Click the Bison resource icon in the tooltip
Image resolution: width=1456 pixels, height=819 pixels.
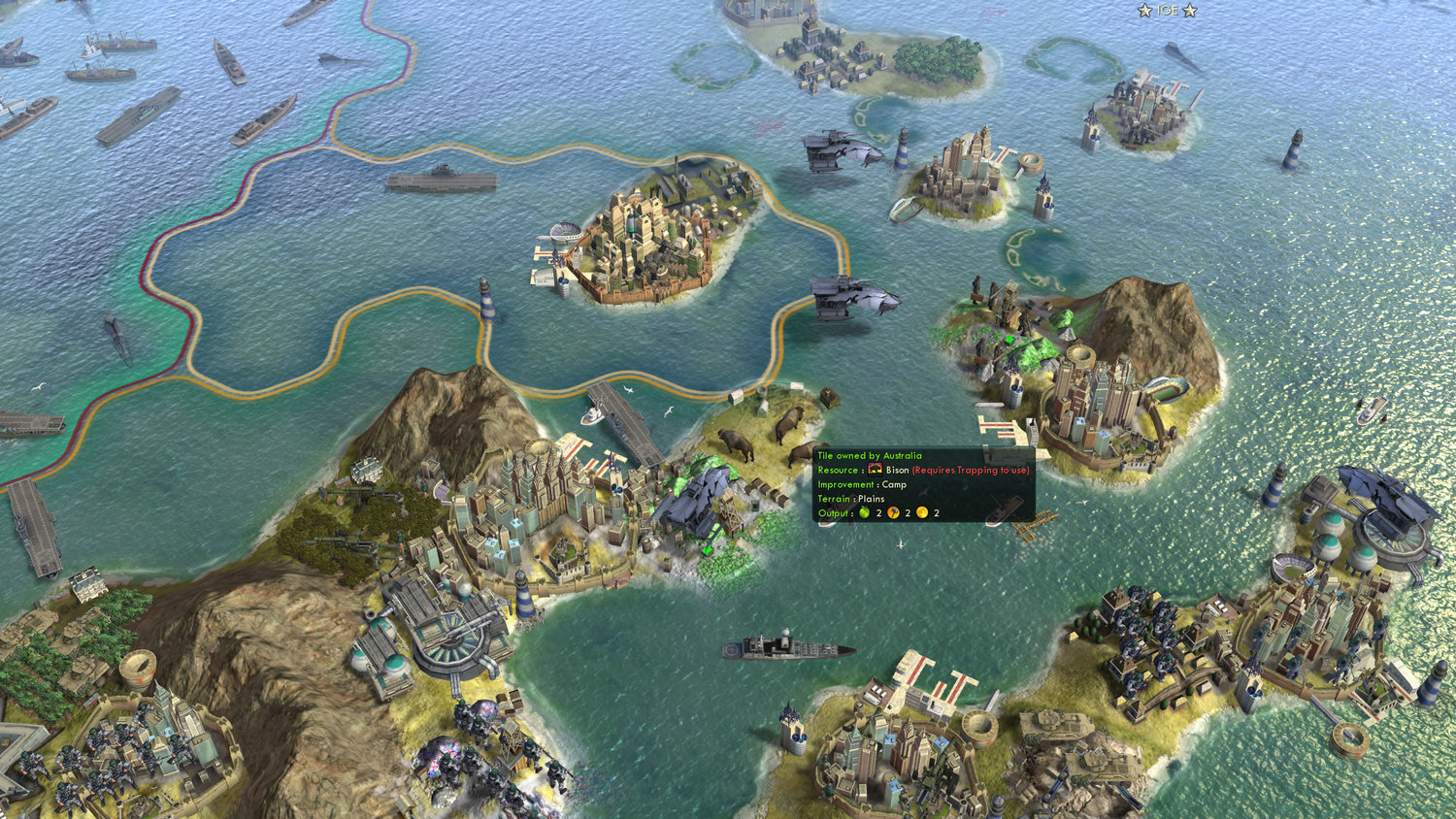875,470
